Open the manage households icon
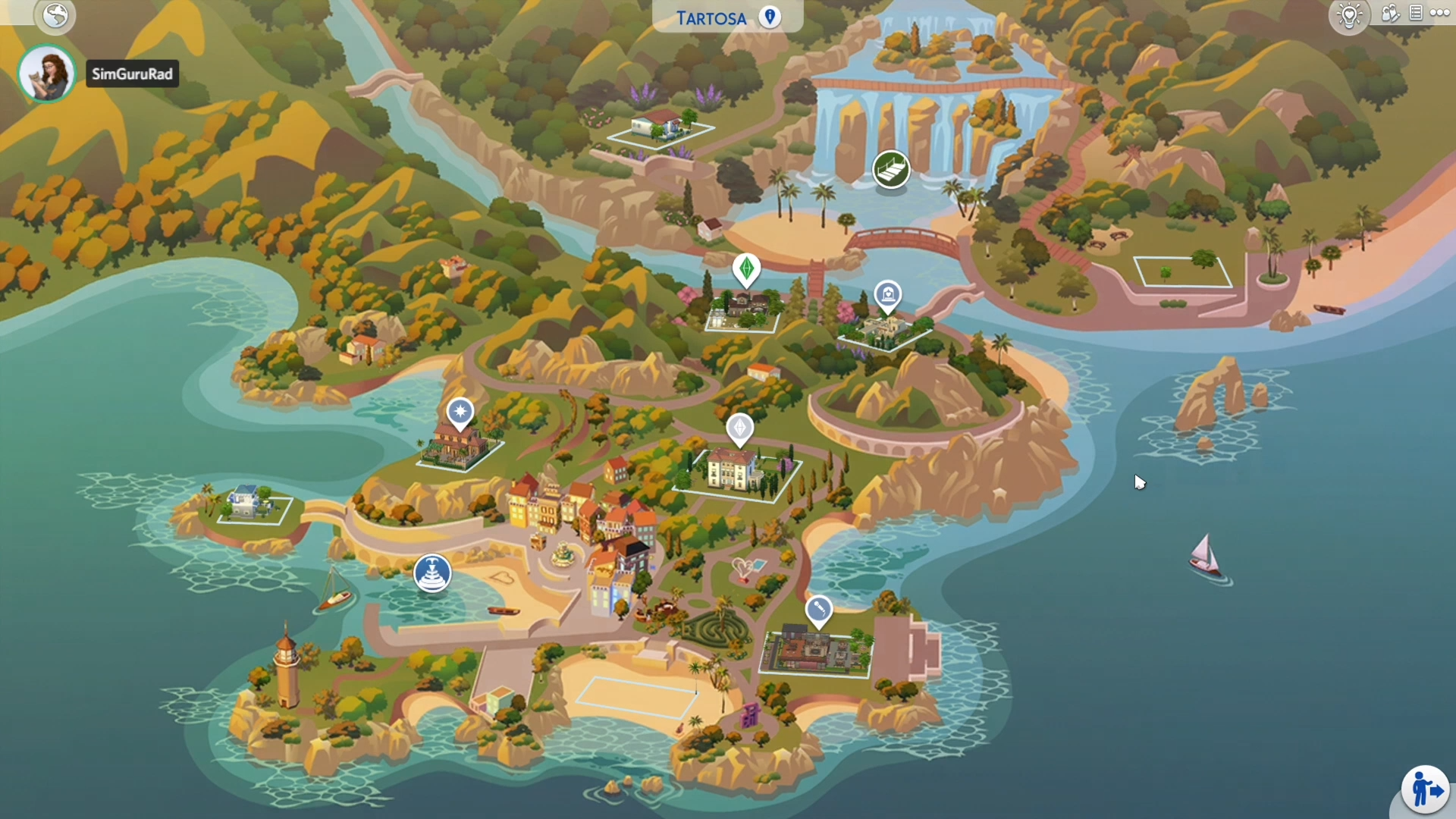The width and height of the screenshot is (1456, 819). 1389,14
